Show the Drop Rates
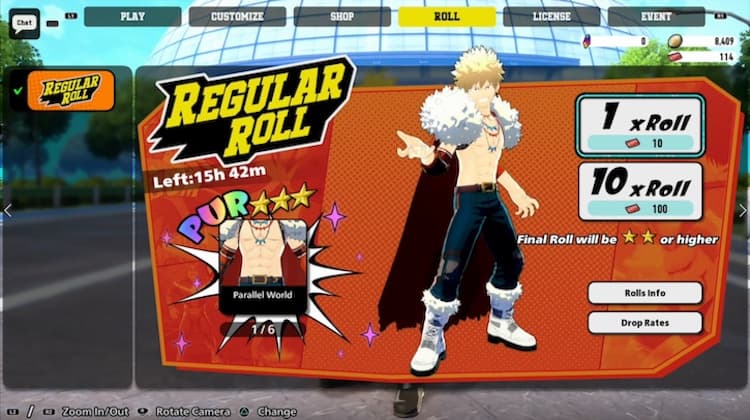This screenshot has height=420, width=750. point(644,323)
